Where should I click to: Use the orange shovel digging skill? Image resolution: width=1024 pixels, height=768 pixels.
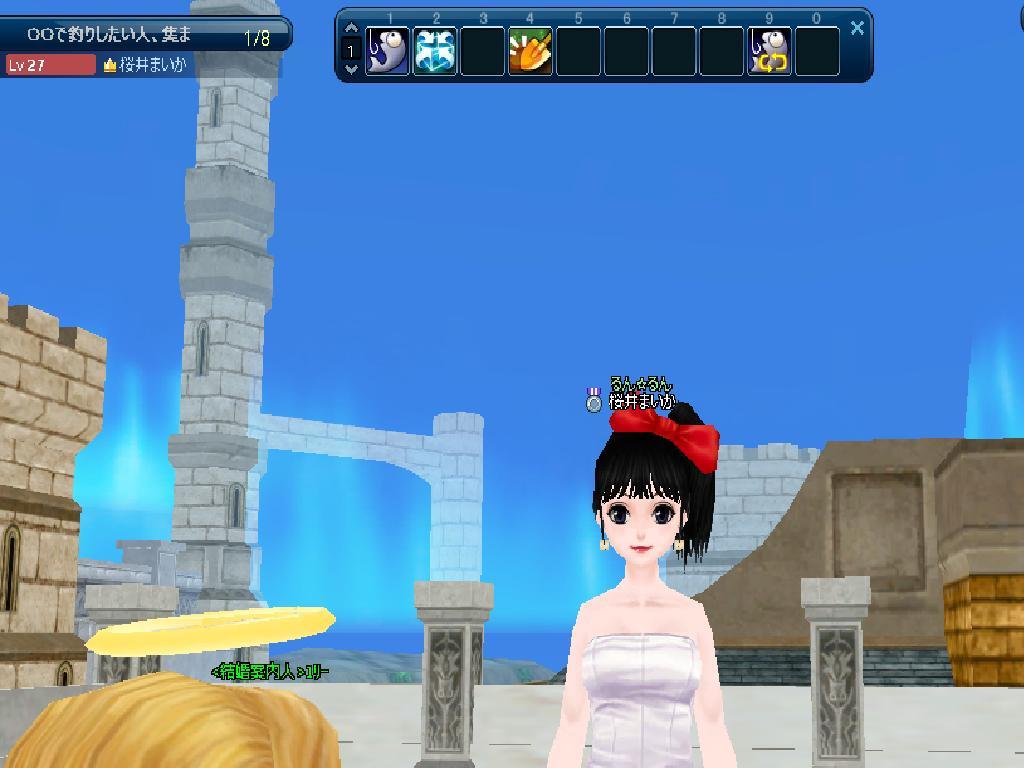click(530, 51)
